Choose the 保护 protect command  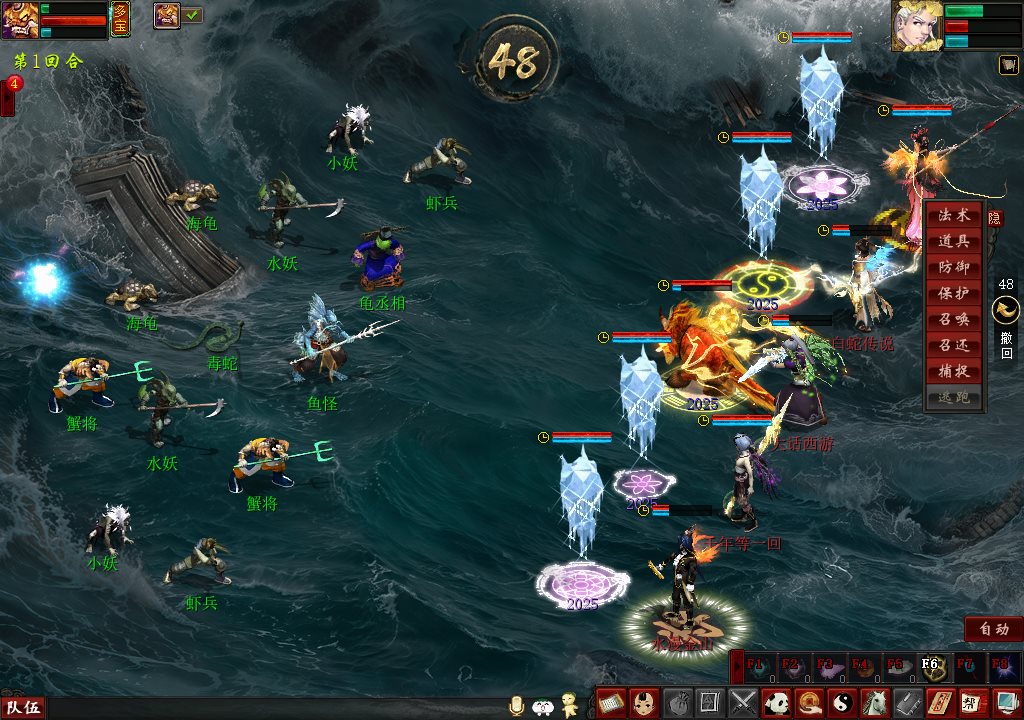click(953, 294)
